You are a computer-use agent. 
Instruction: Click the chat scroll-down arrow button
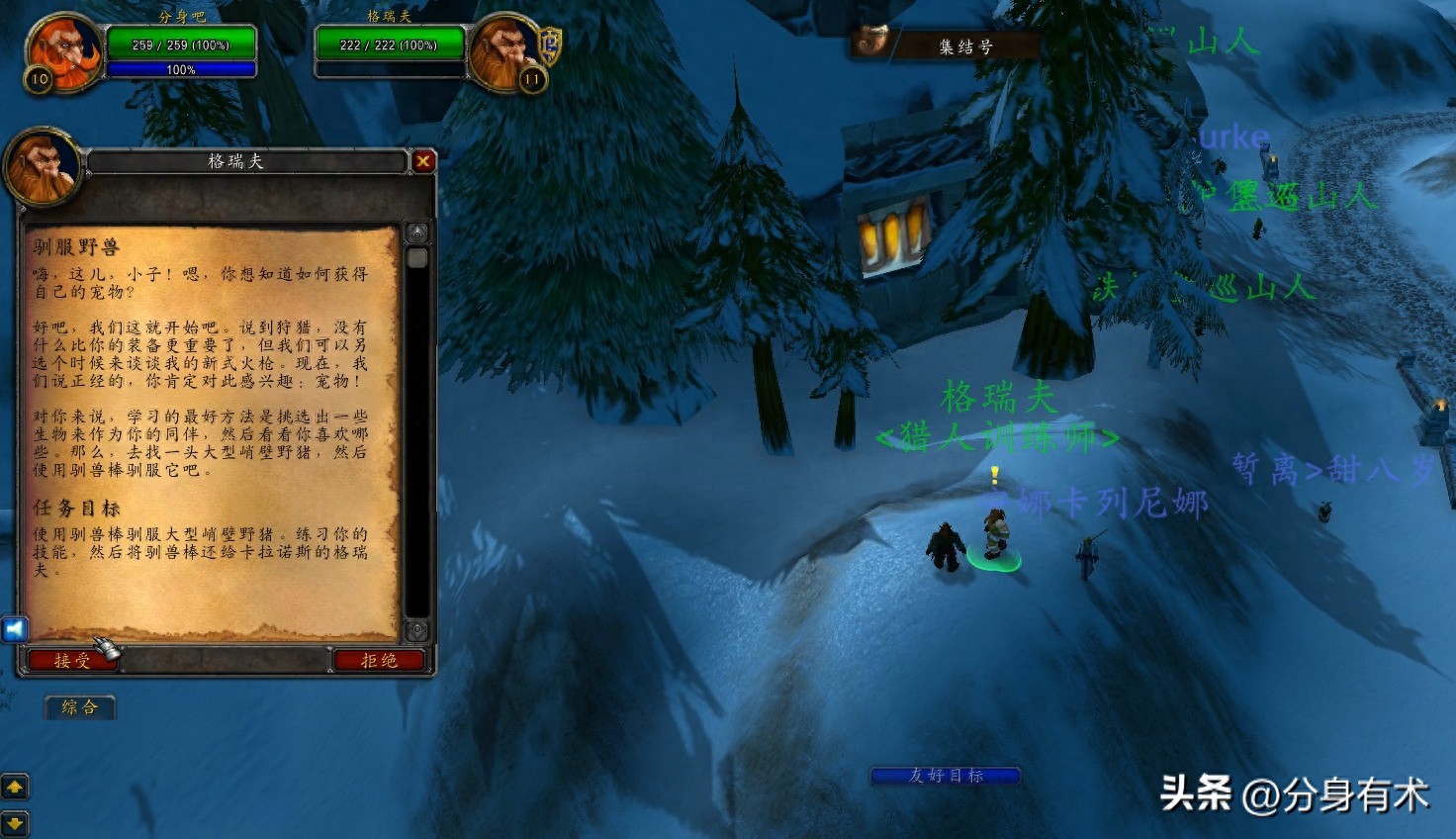coord(15,822)
